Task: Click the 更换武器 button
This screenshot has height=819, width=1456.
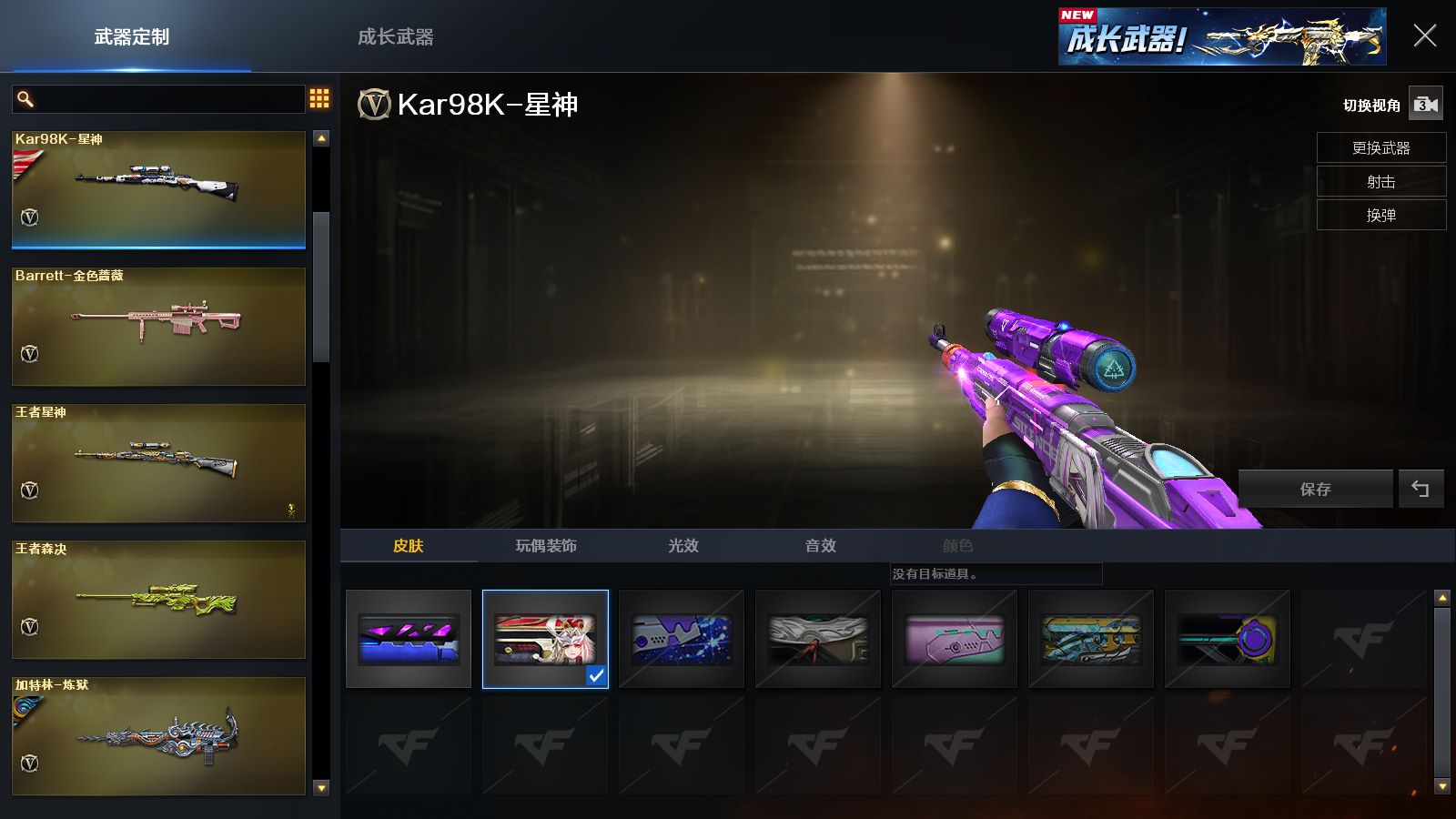Action: [1380, 148]
